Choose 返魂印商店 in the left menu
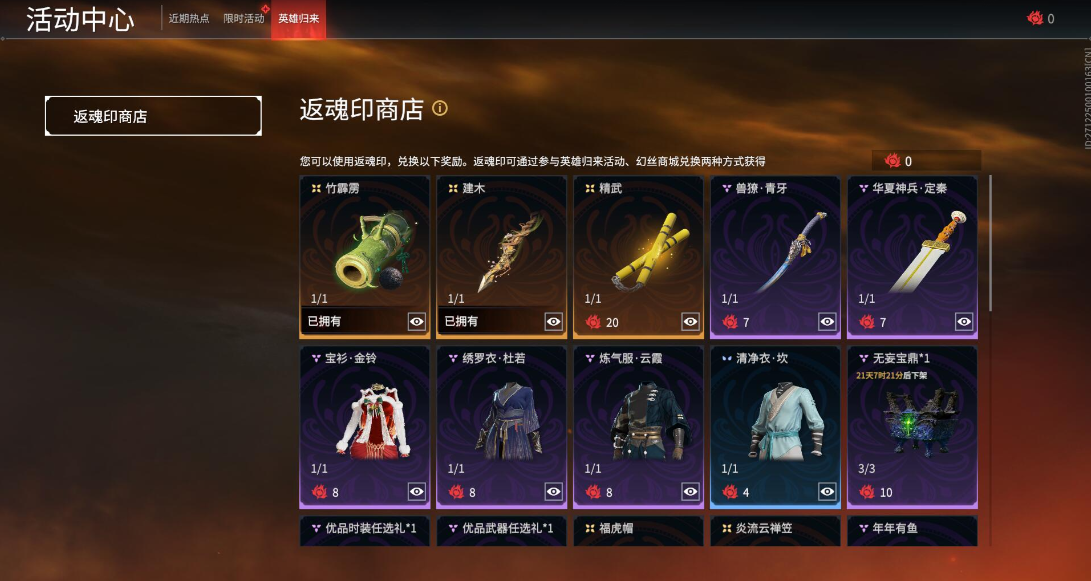Image resolution: width=1091 pixels, height=581 pixels. [x=153, y=116]
